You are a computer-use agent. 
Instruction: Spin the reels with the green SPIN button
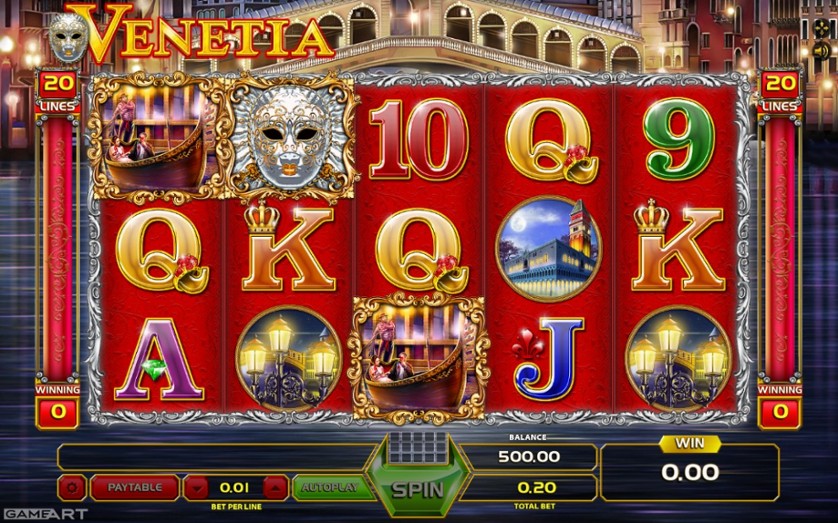pos(416,489)
